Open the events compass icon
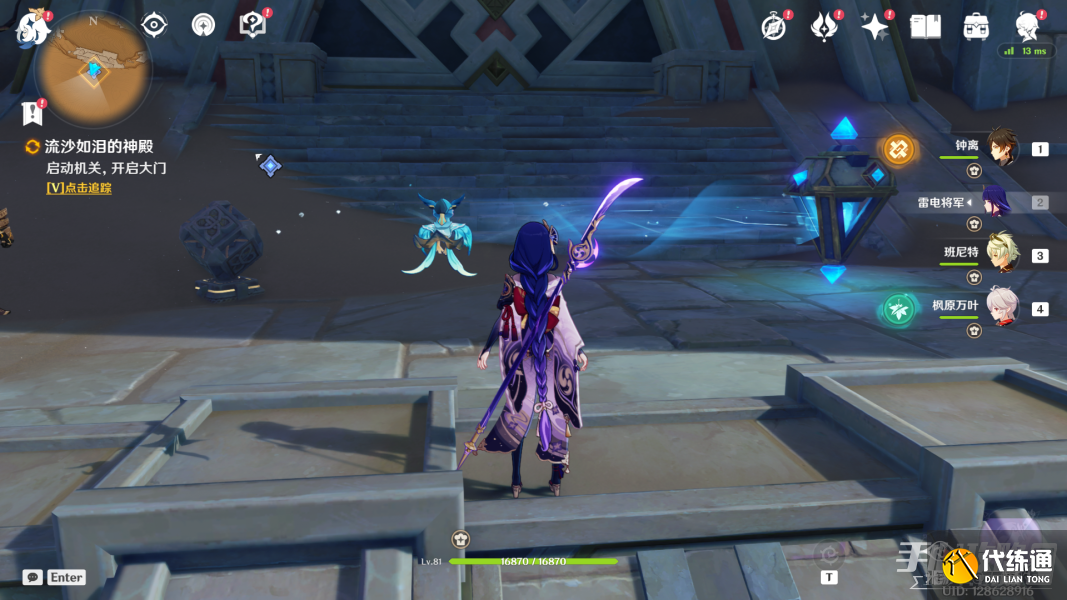This screenshot has height=600, width=1067. pos(773,27)
